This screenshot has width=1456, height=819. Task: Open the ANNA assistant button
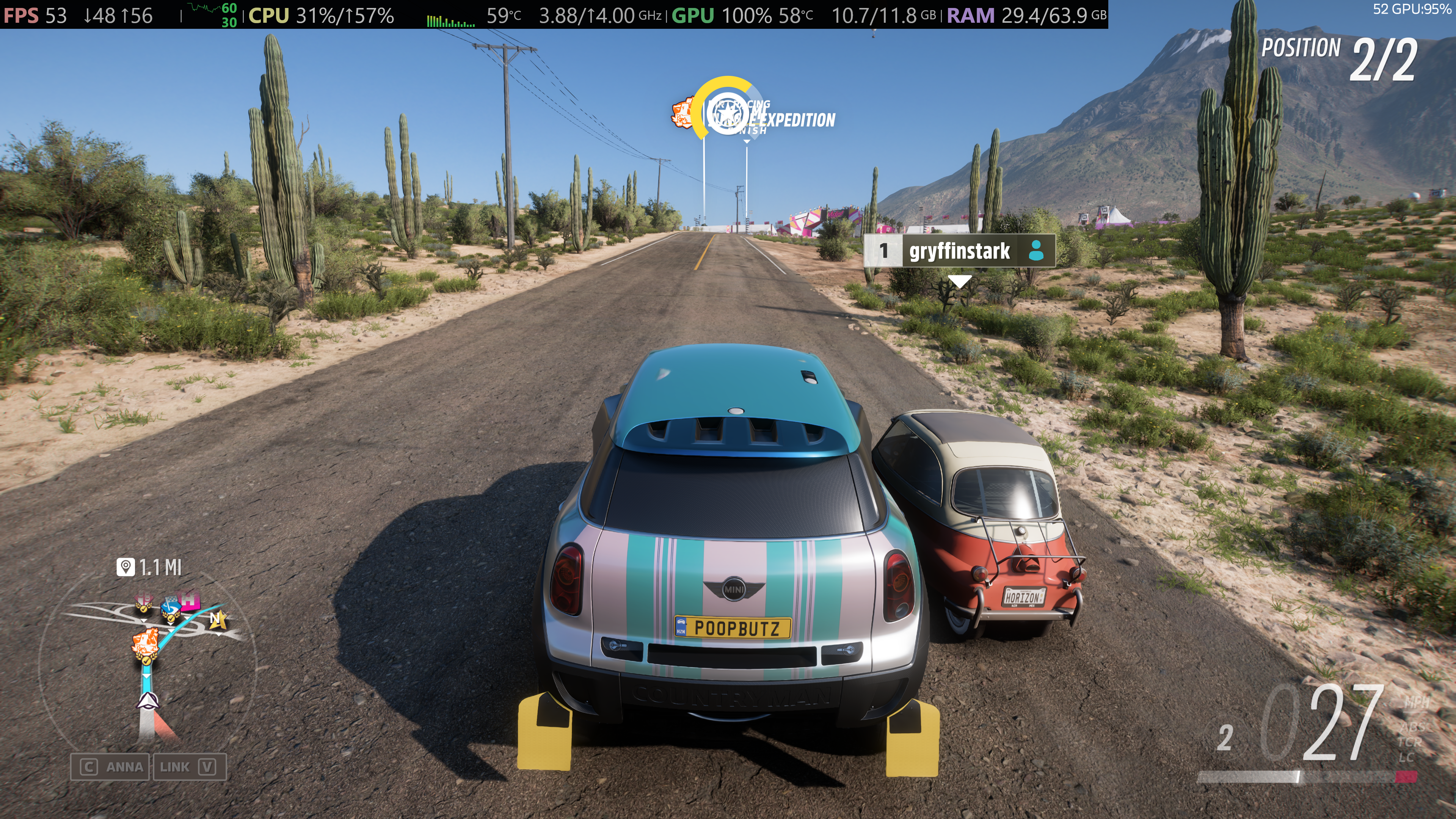[x=111, y=767]
